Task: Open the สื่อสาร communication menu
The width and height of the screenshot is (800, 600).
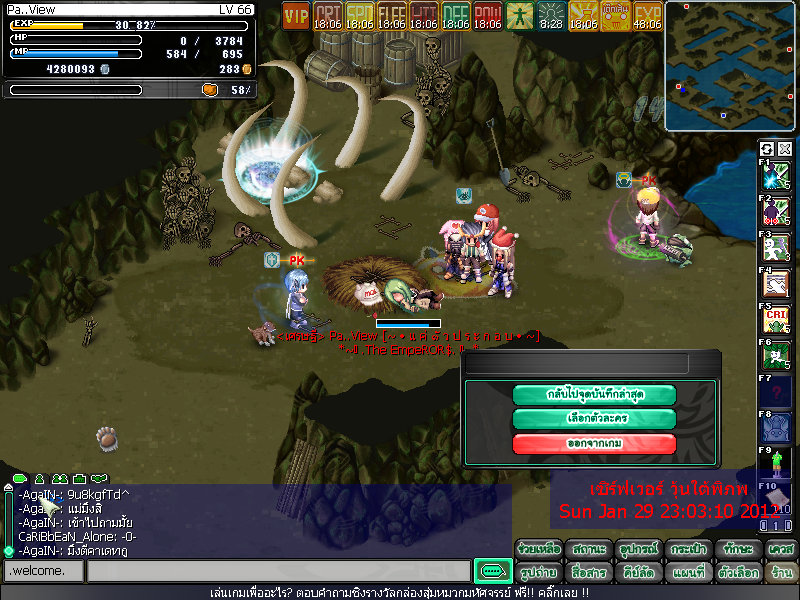Action: tap(588, 573)
